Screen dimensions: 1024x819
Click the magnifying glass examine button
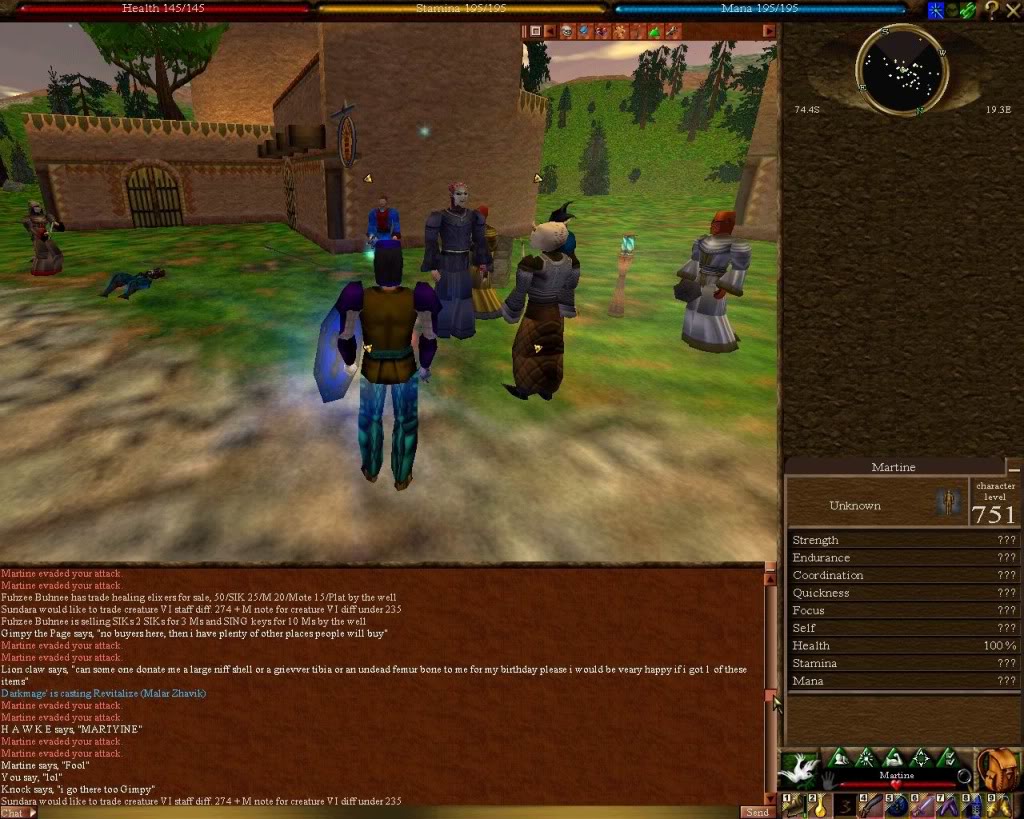click(963, 776)
